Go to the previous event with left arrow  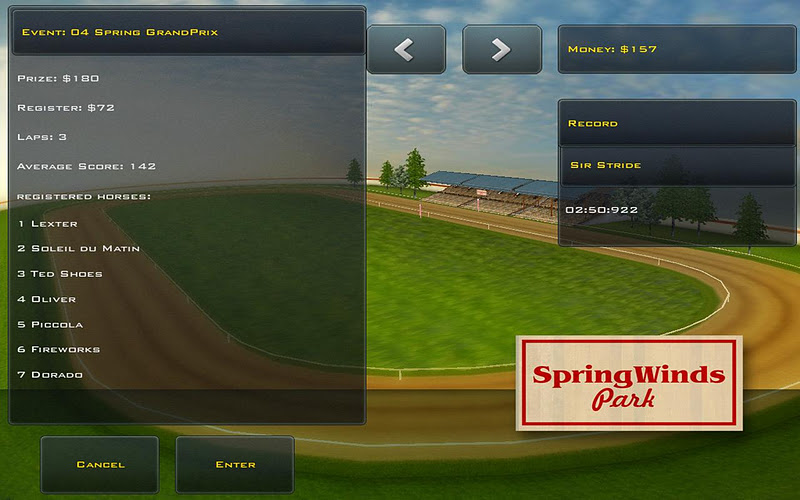[405, 50]
